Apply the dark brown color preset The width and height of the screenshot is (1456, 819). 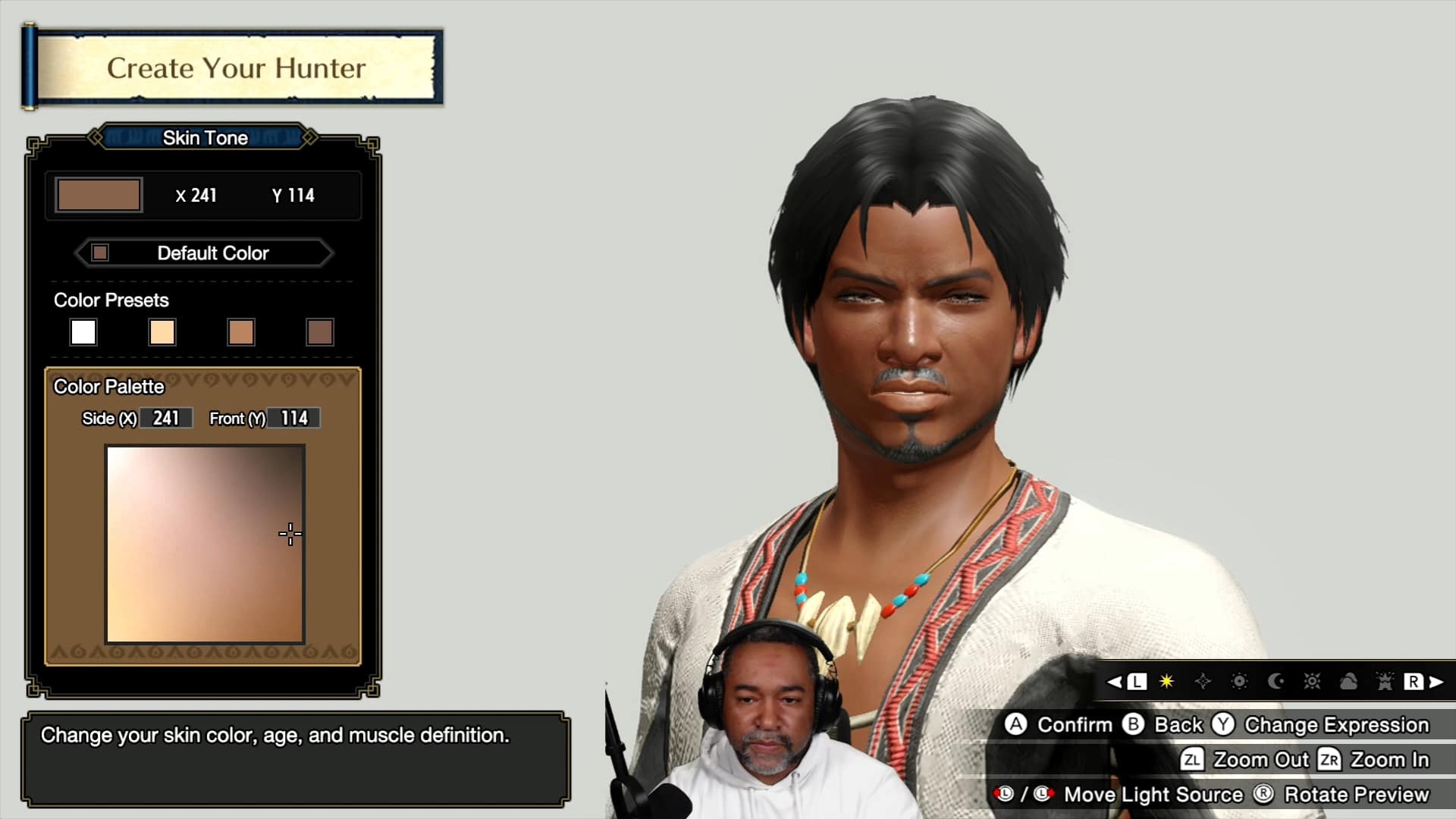(x=320, y=332)
